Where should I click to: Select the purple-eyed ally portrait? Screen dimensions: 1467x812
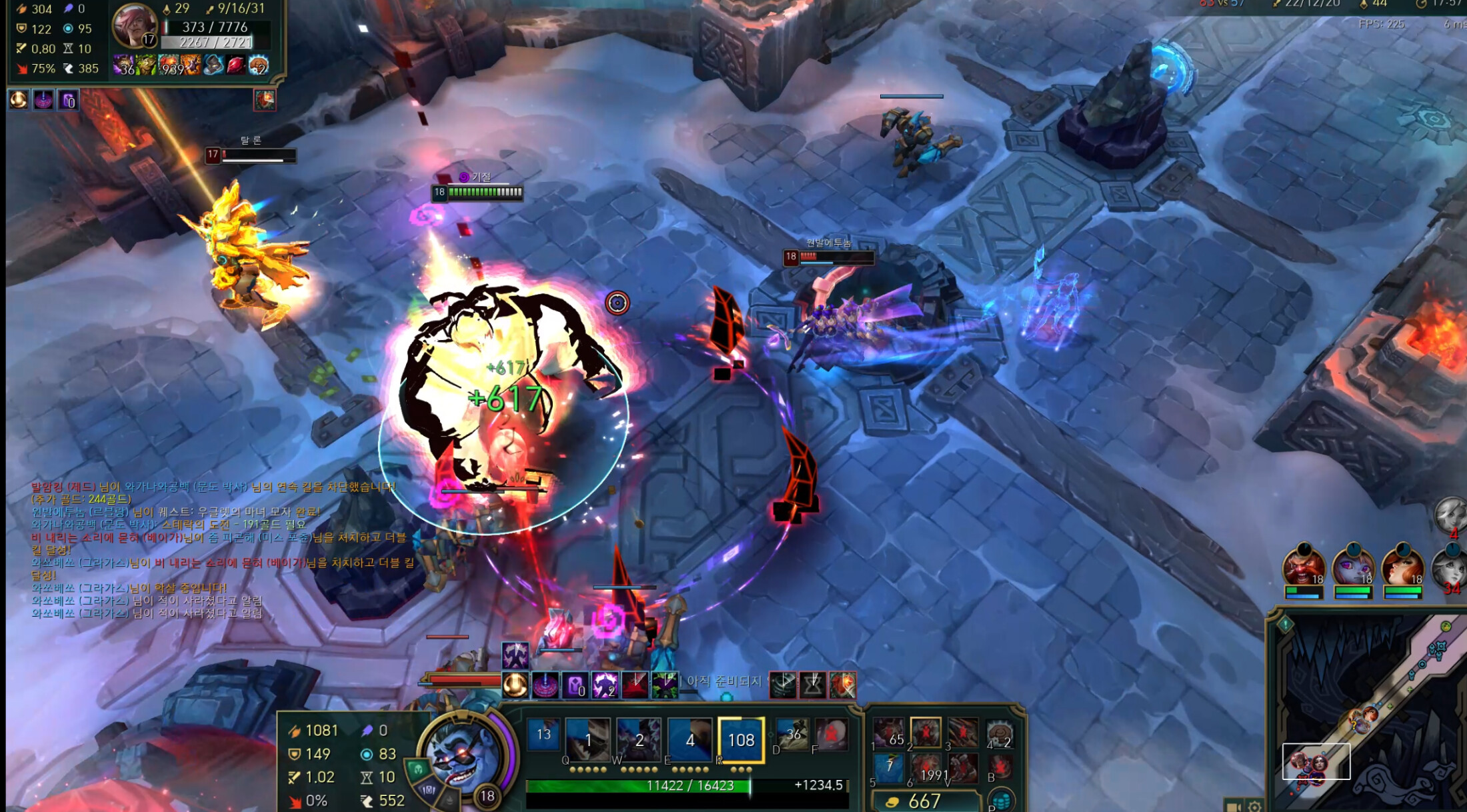(x=1352, y=566)
